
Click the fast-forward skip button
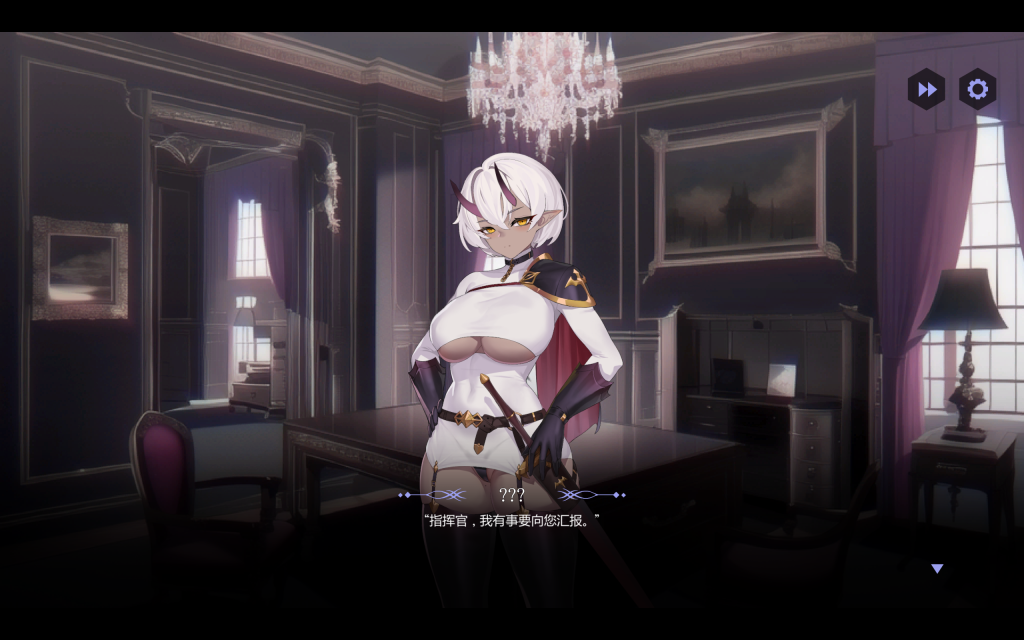927,89
